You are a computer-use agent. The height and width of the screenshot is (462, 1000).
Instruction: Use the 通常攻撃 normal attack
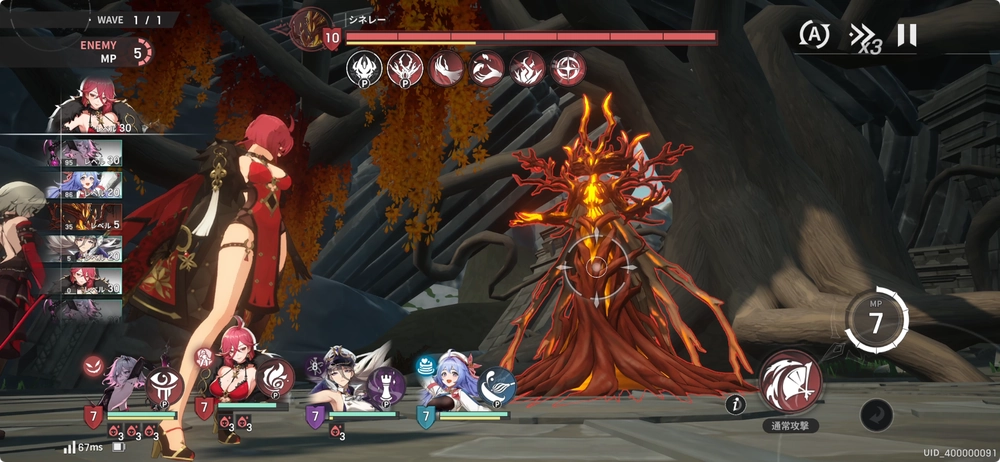[x=790, y=382]
